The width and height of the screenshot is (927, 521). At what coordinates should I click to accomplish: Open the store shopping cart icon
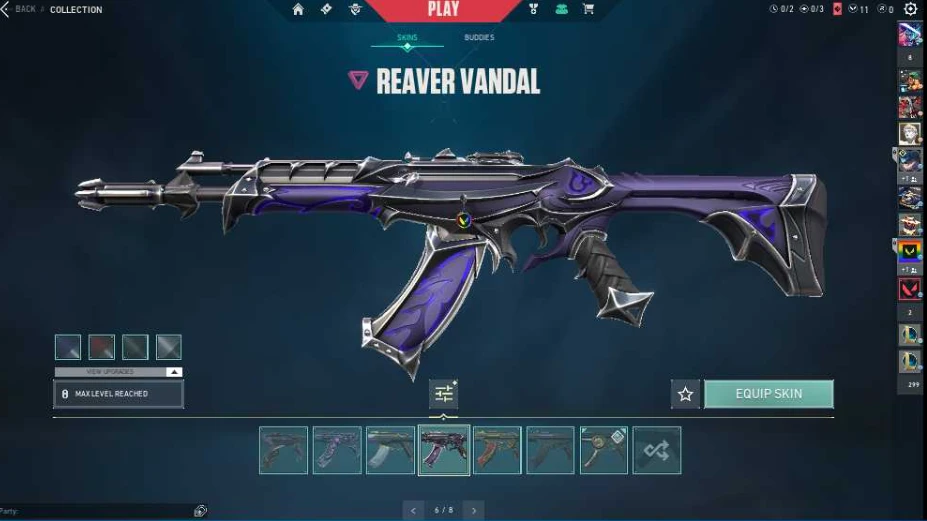tap(588, 9)
